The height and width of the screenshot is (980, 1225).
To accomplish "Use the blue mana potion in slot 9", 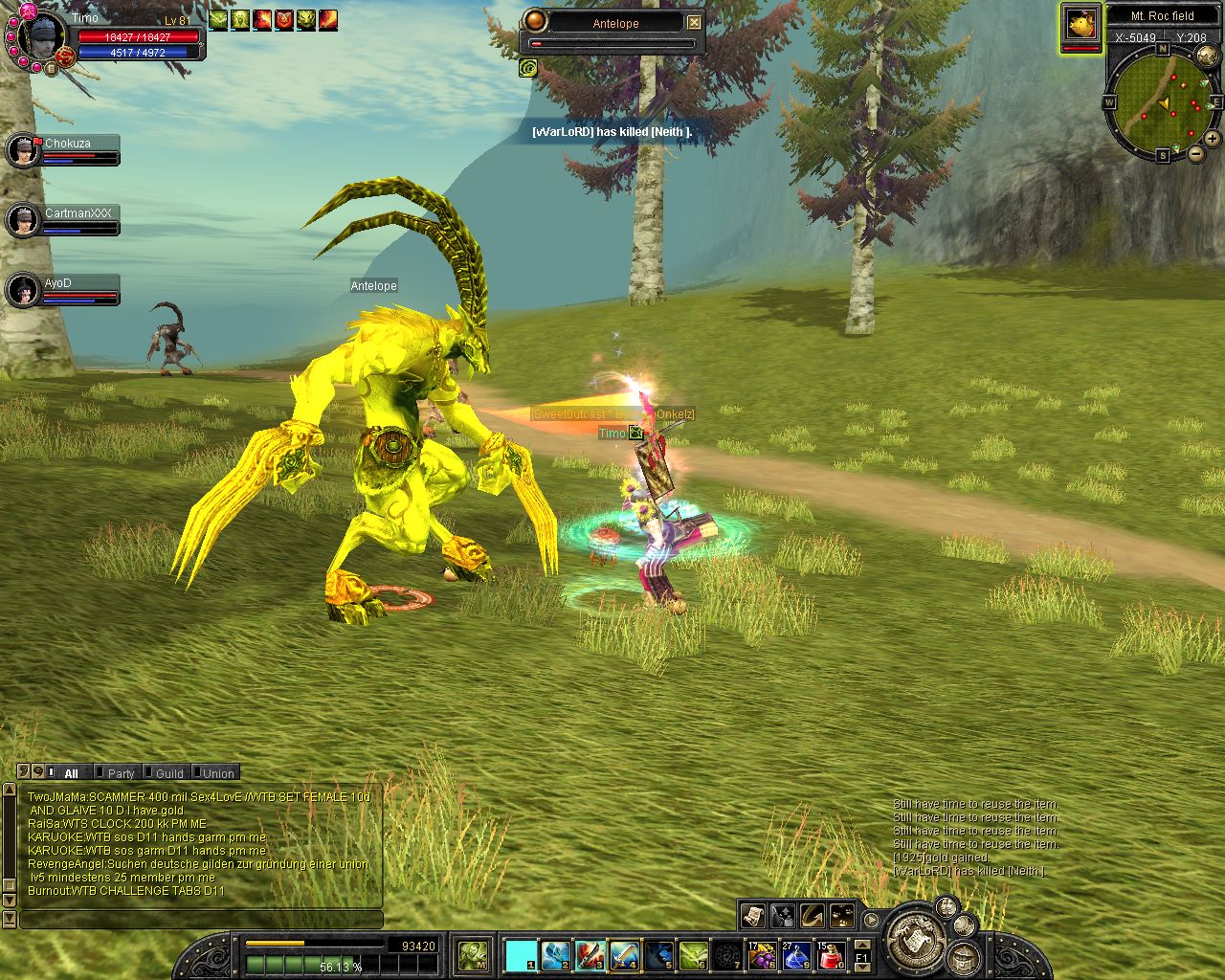I will pos(796,955).
